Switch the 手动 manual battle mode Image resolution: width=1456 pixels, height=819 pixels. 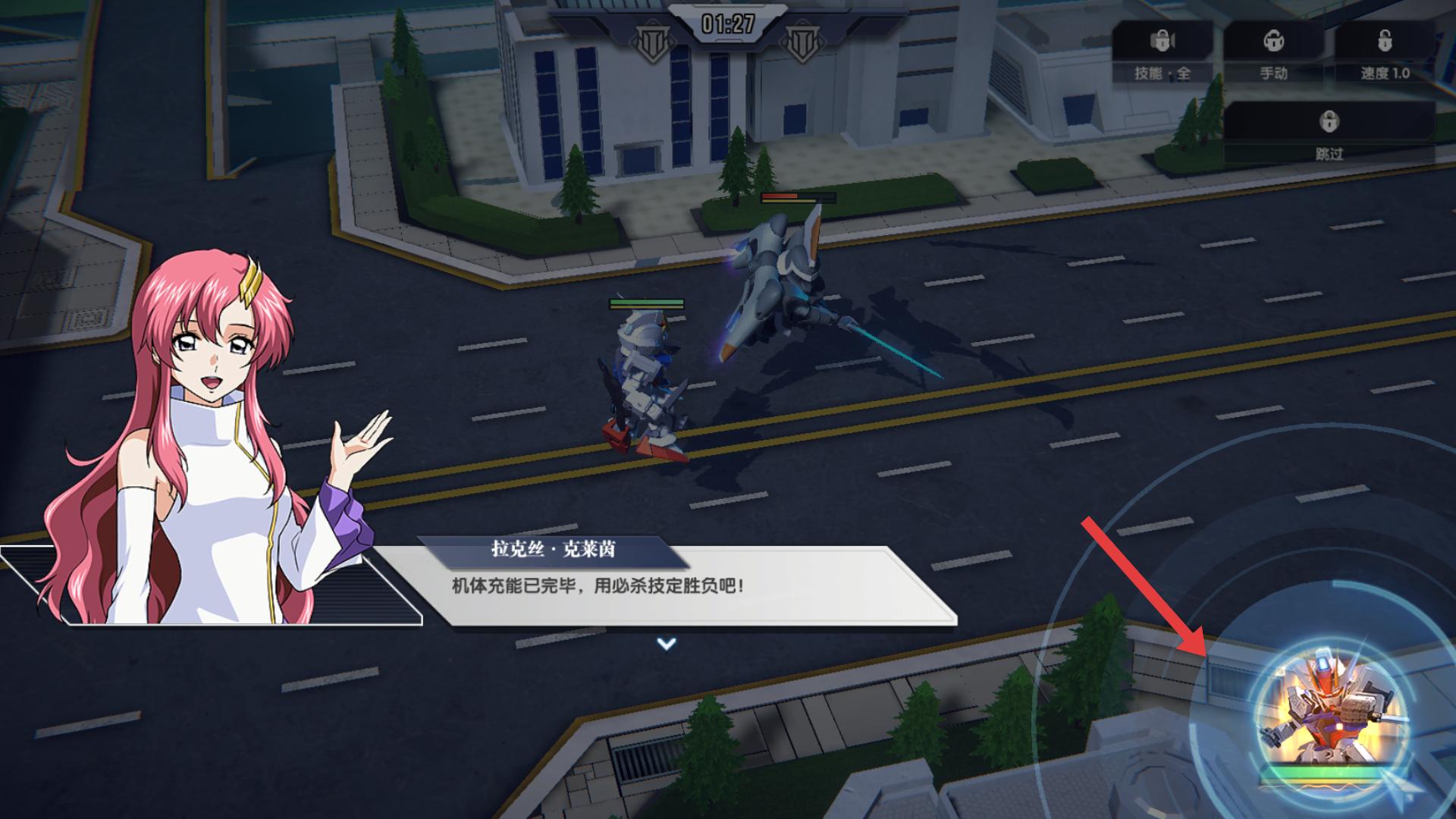point(1273,52)
